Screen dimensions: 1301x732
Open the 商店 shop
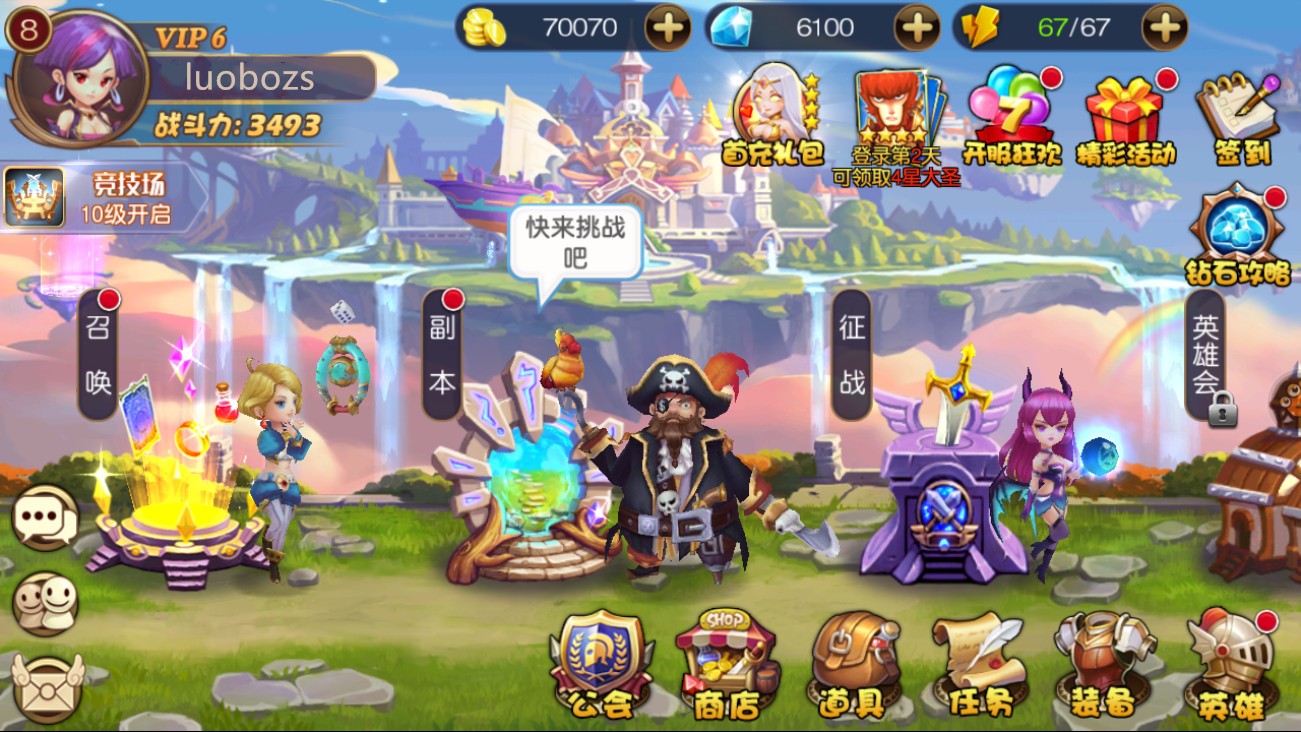(727, 664)
